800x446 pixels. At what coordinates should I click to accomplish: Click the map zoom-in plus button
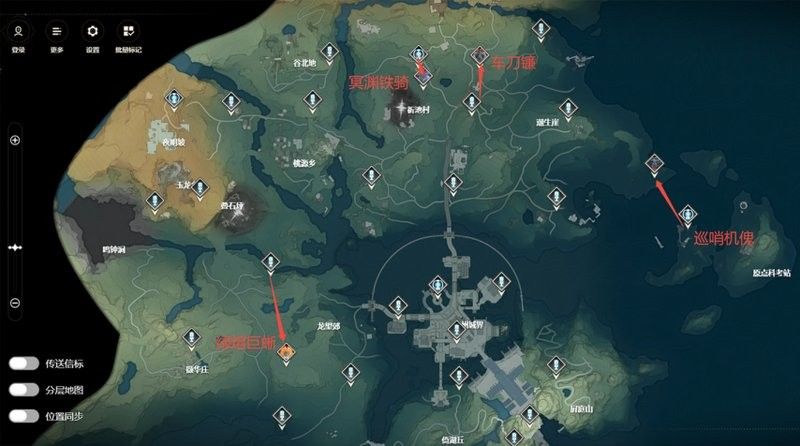(14, 140)
